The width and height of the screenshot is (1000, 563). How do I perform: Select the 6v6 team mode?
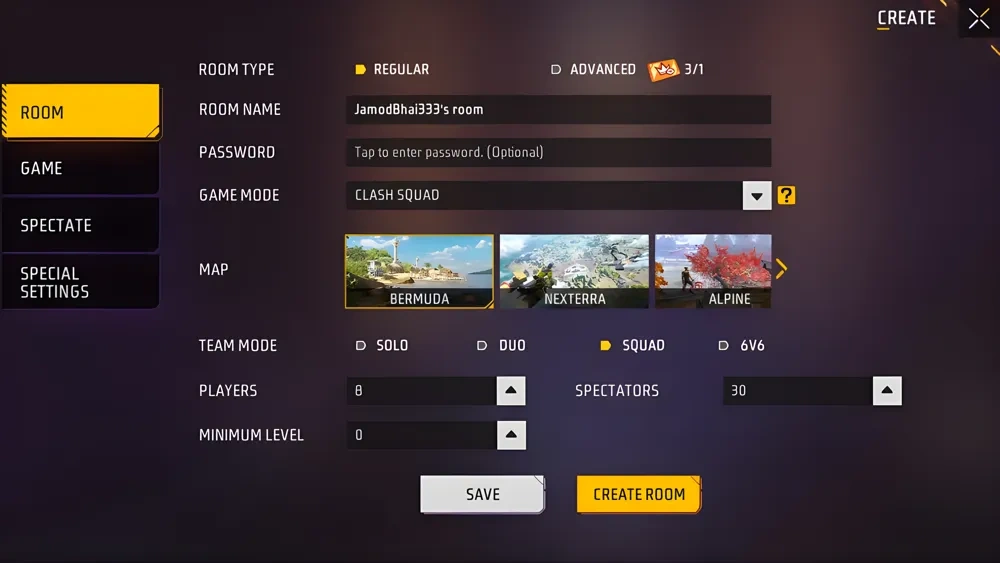pyautogui.click(x=743, y=345)
